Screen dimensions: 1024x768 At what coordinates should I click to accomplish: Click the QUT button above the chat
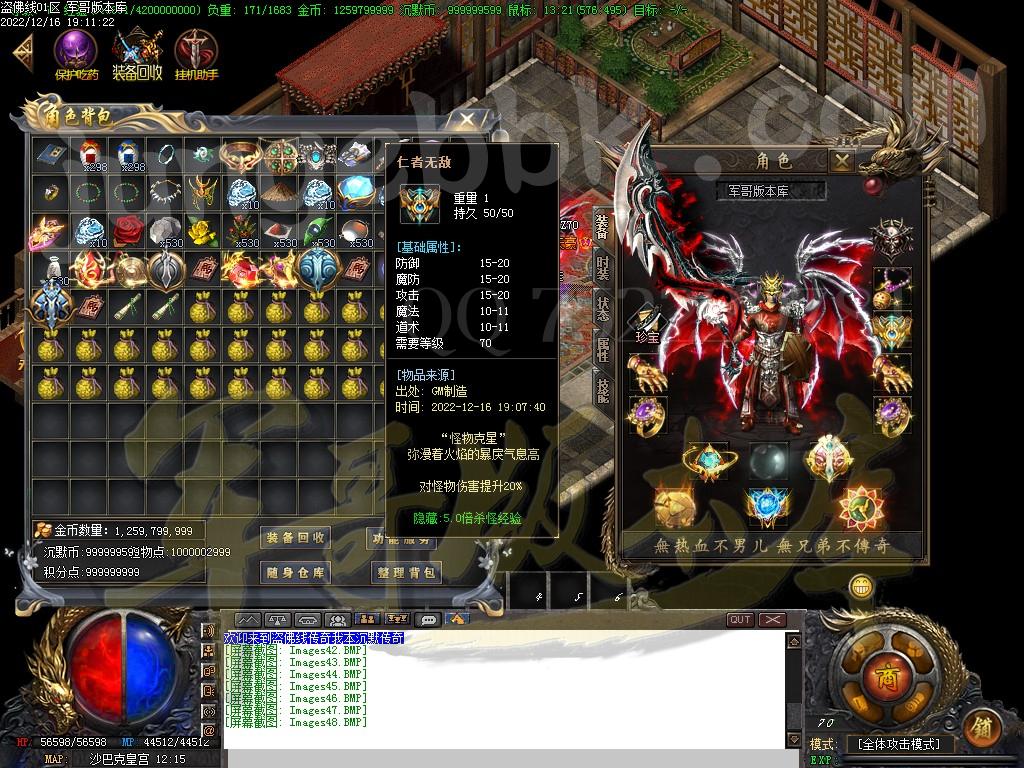(740, 620)
